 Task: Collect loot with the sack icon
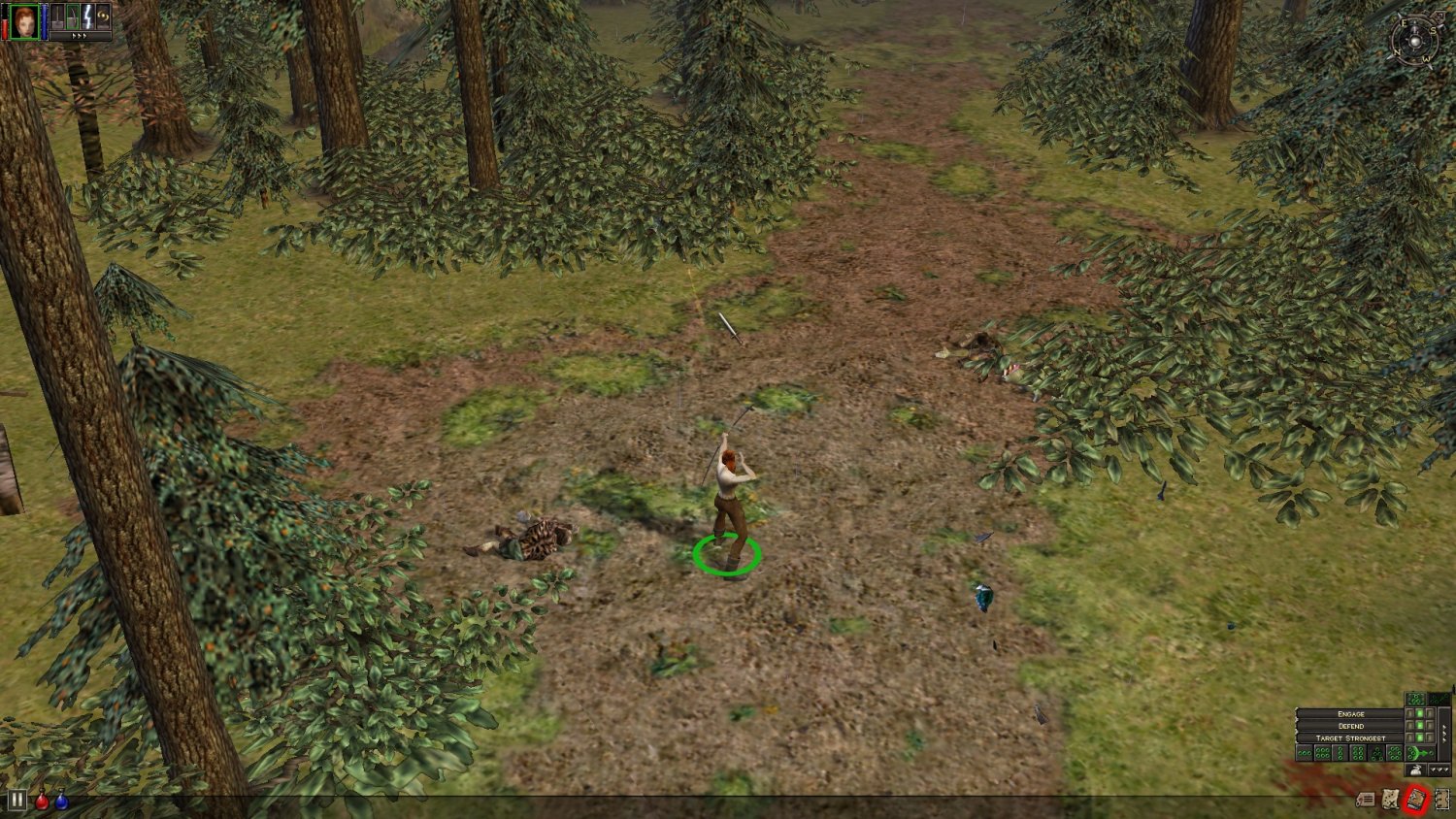[1416, 770]
